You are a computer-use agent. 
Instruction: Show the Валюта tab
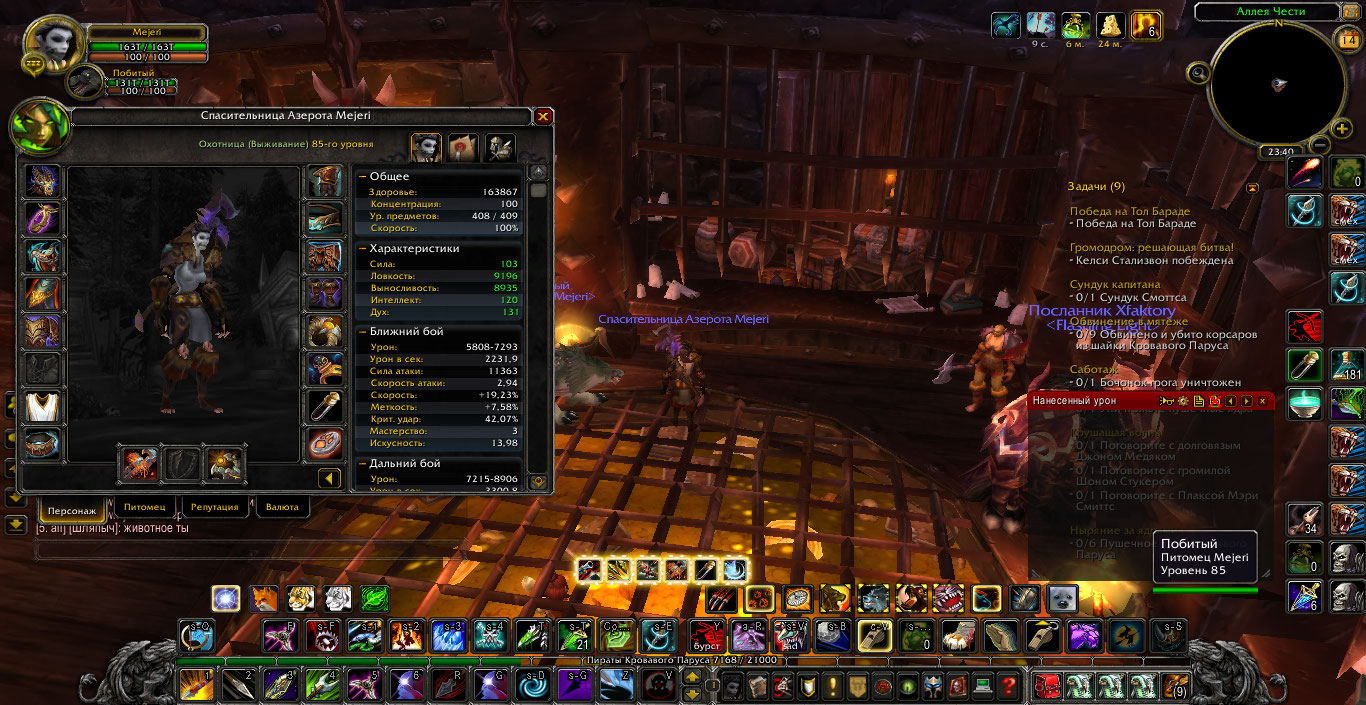[x=282, y=507]
